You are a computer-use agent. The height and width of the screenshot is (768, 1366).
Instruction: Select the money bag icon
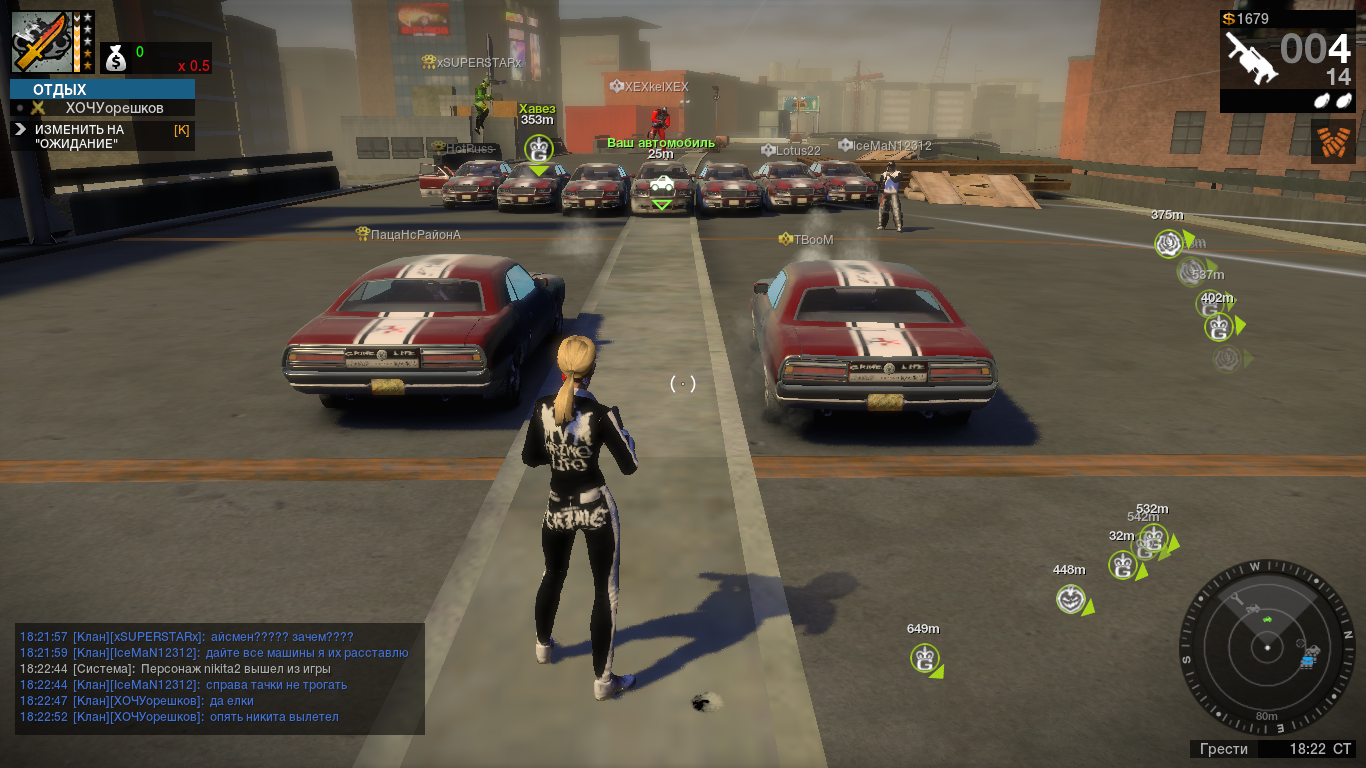[116, 59]
